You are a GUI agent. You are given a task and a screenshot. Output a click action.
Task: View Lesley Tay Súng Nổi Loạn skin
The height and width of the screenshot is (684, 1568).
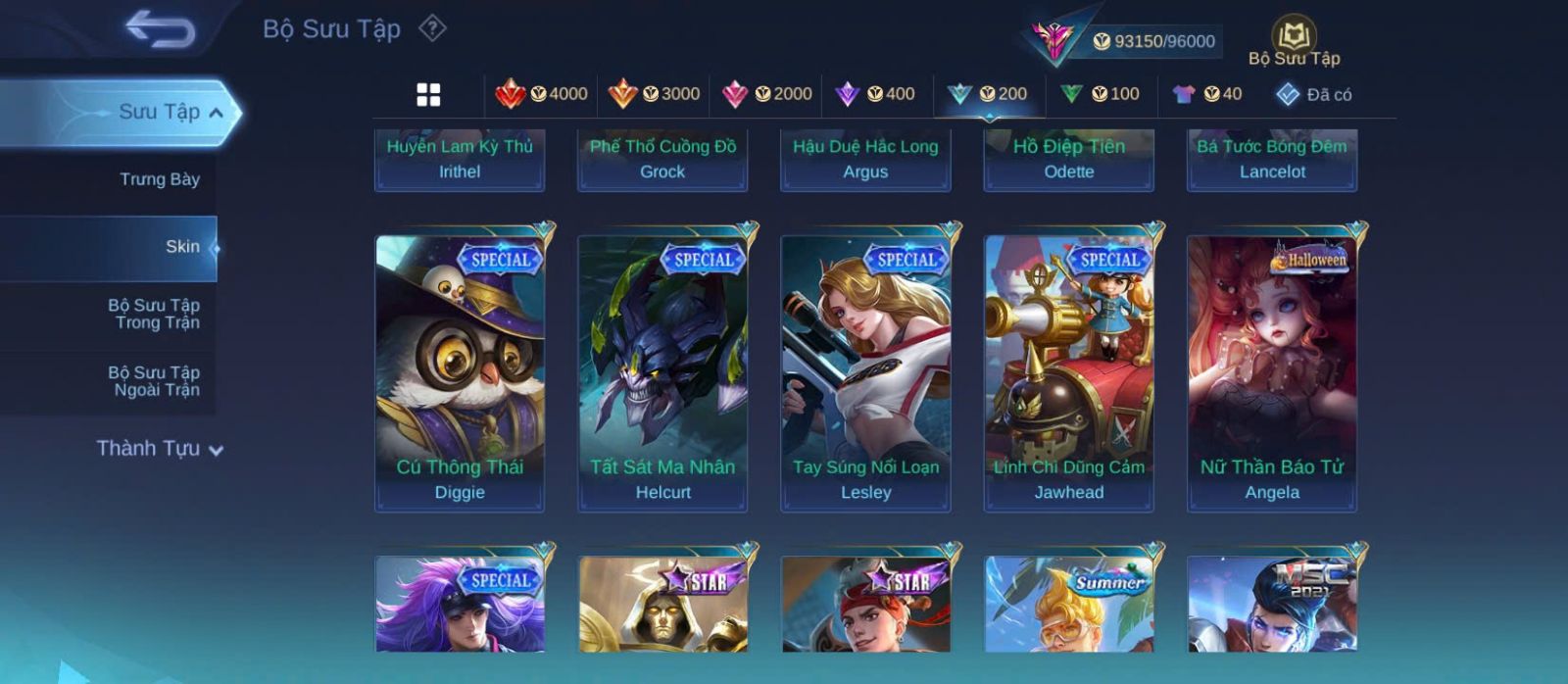[865, 372]
